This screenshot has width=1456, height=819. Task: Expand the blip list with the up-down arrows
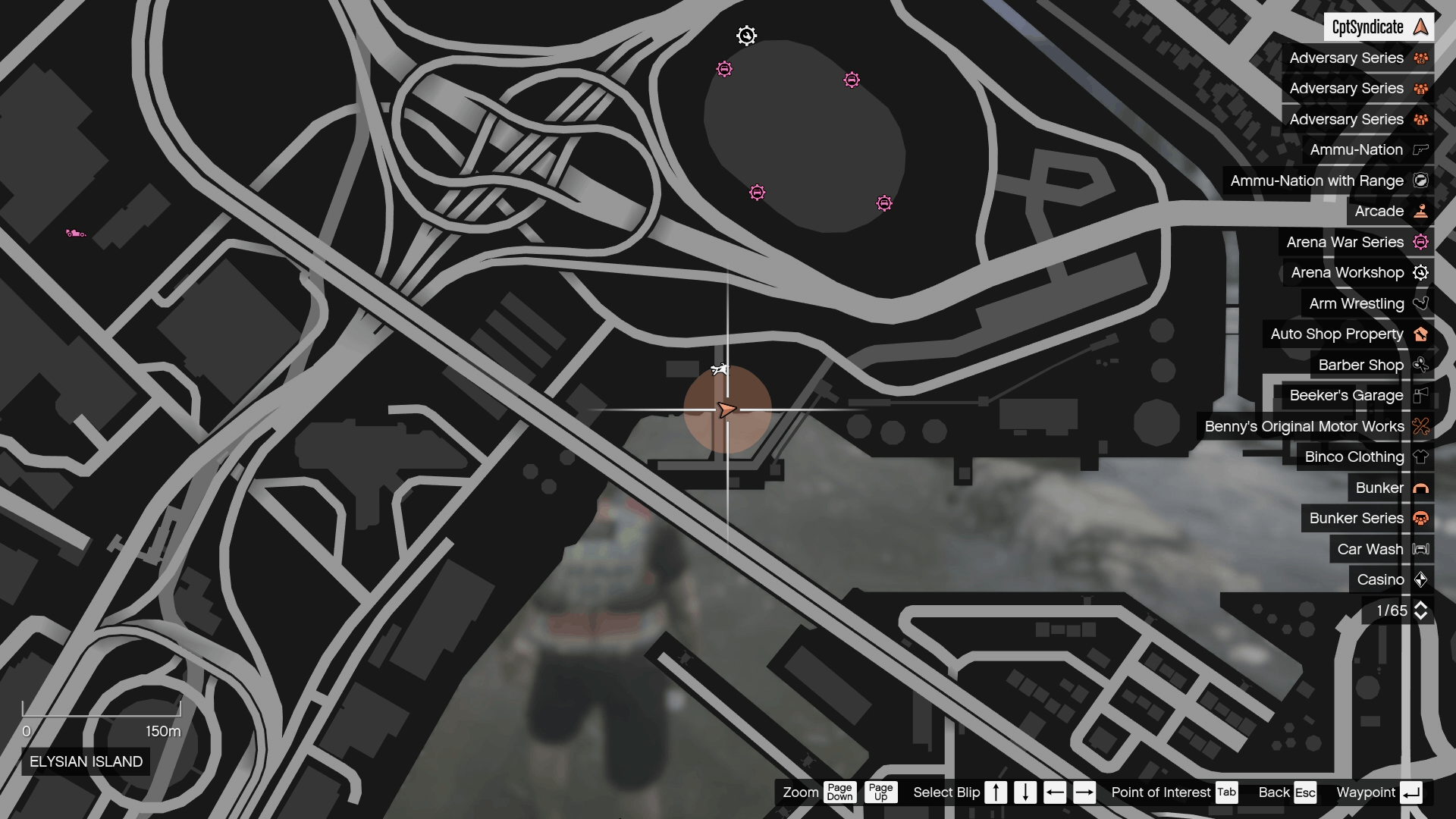click(1422, 610)
